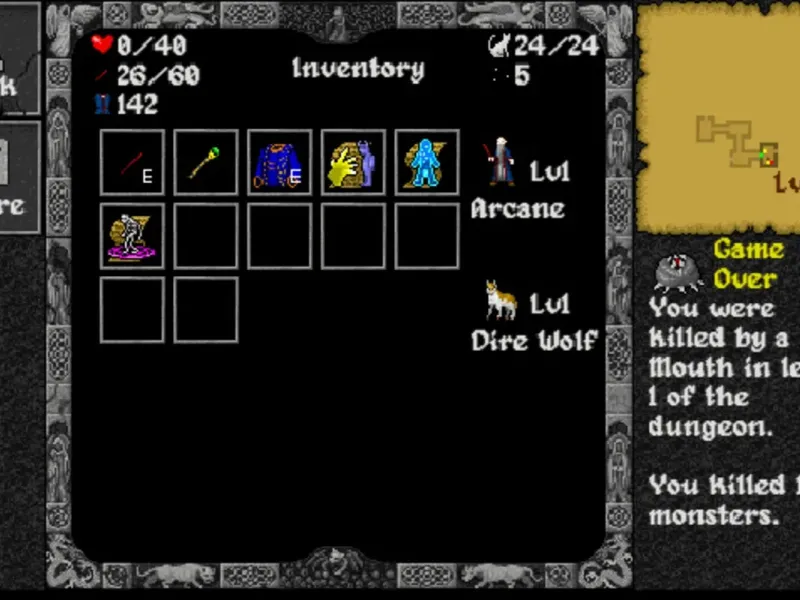This screenshot has width=800, height=600.
Task: Select the Dire Wolf pet portrait
Action: point(499,299)
